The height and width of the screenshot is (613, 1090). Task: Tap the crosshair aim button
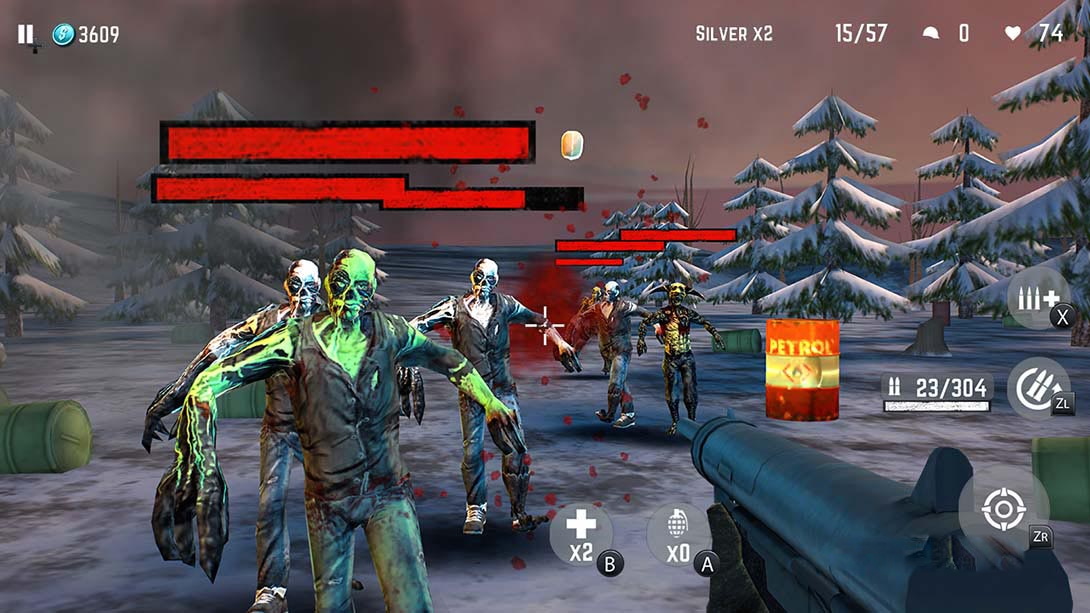click(1003, 509)
